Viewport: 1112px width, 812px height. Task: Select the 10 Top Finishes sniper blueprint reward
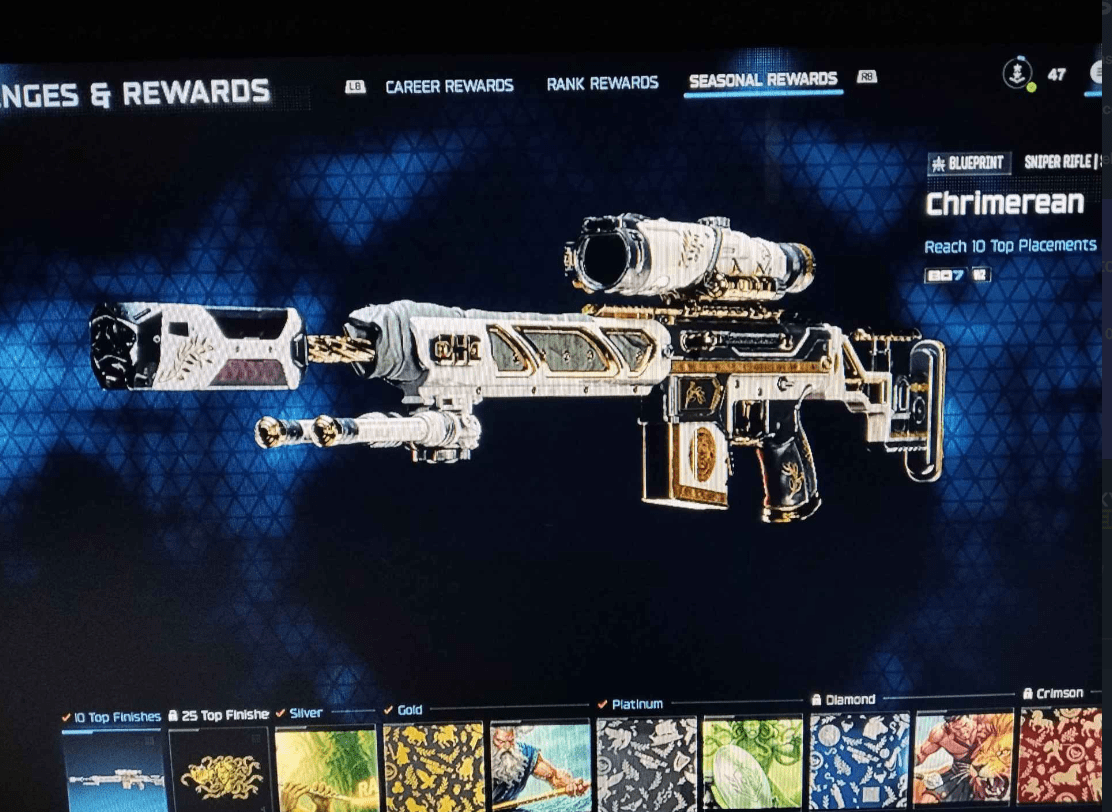[x=112, y=770]
